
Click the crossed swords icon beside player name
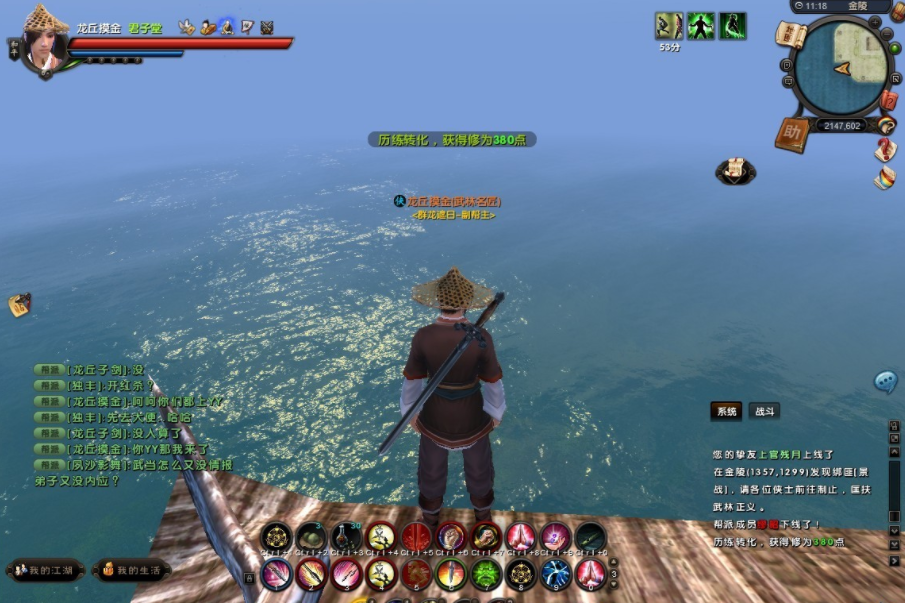click(x=267, y=28)
